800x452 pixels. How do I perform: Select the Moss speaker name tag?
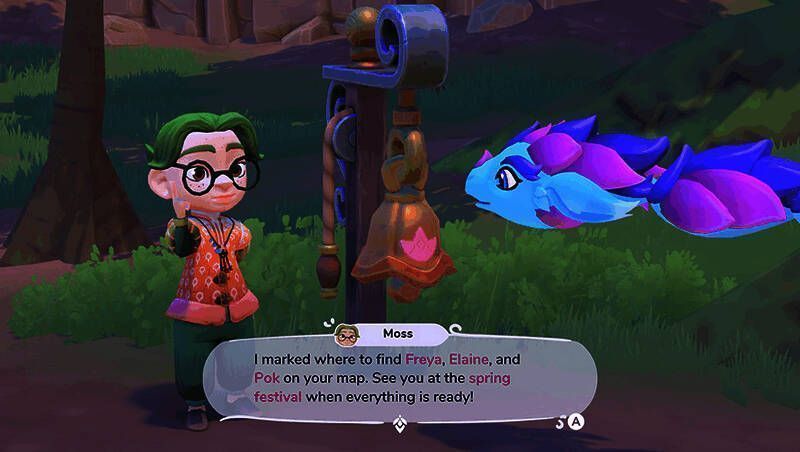(392, 332)
